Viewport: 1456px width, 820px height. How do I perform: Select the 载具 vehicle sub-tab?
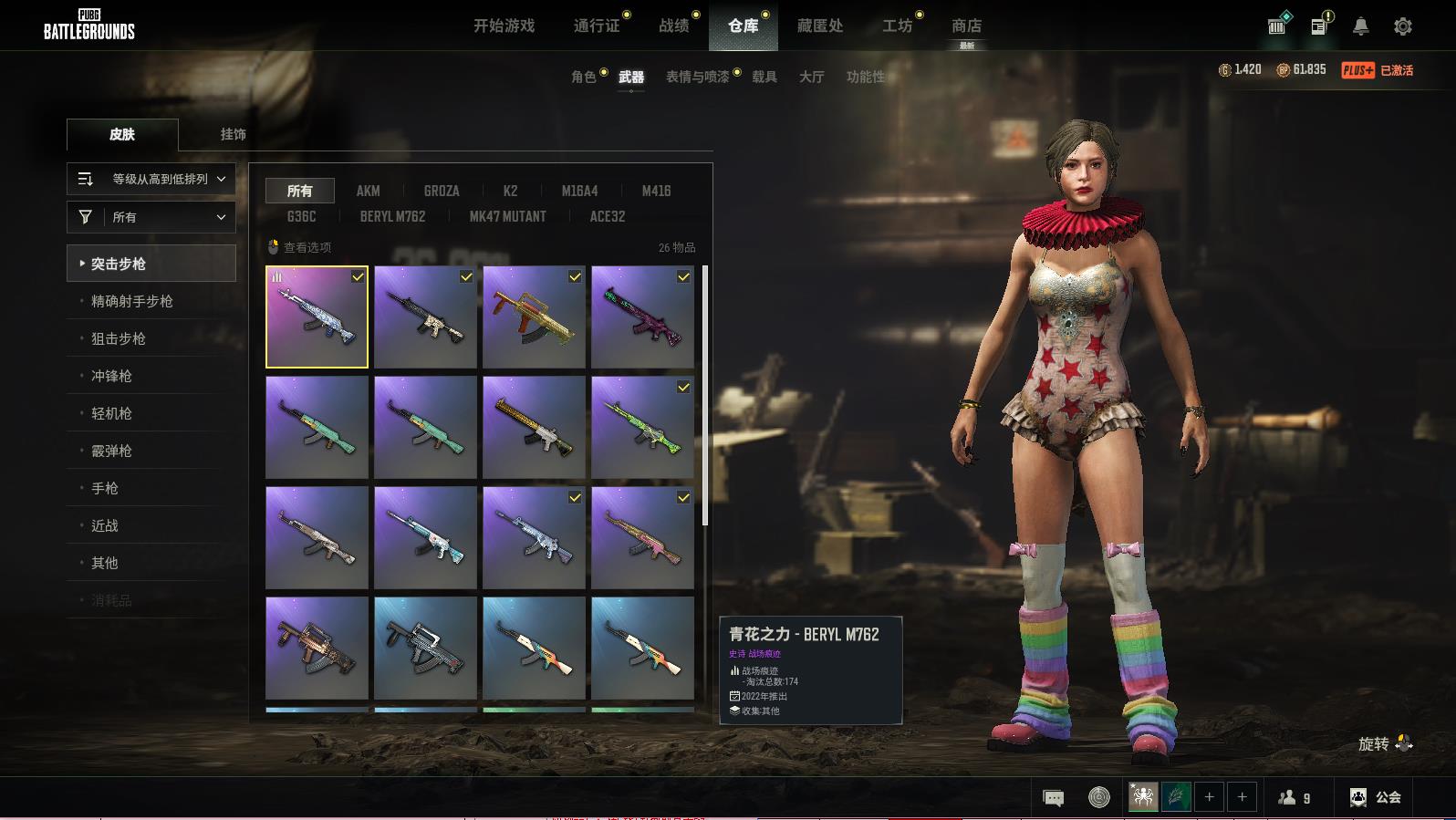click(764, 77)
